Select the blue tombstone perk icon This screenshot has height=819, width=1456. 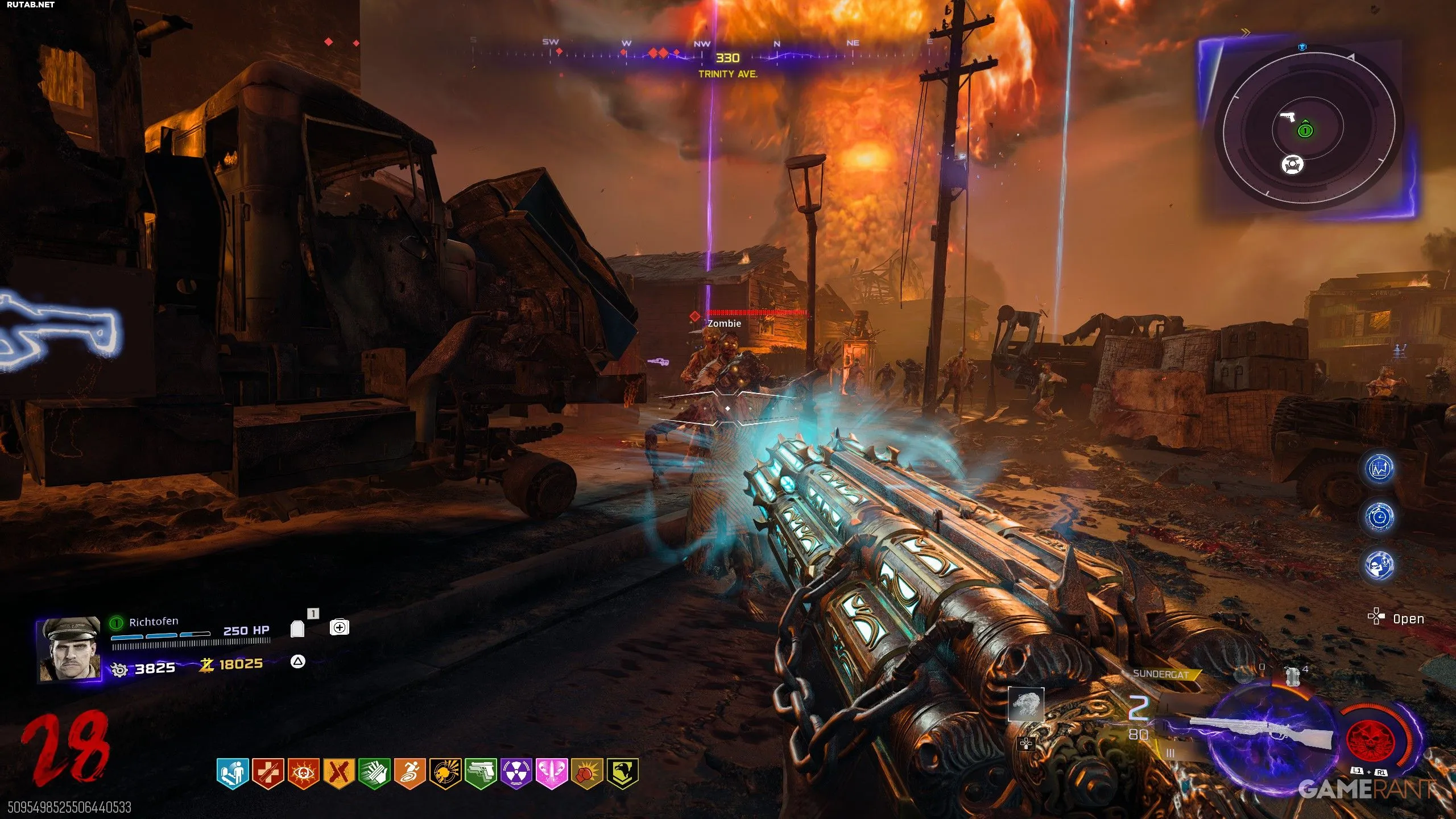[x=233, y=773]
